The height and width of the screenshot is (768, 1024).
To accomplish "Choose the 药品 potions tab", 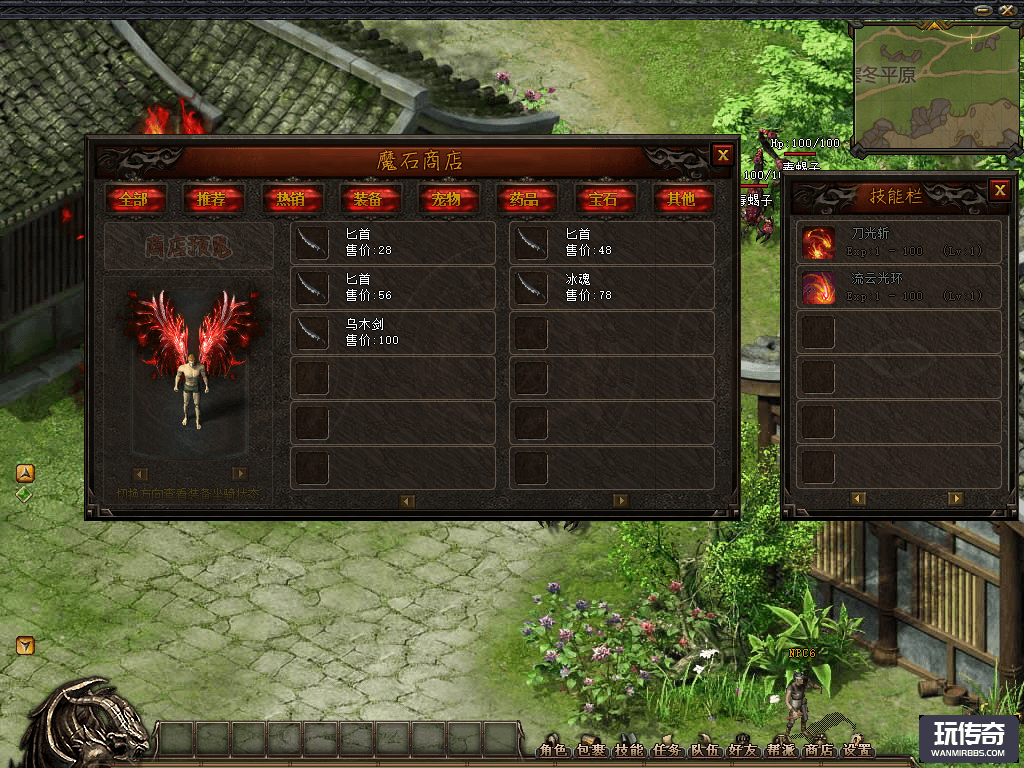I will (525, 198).
